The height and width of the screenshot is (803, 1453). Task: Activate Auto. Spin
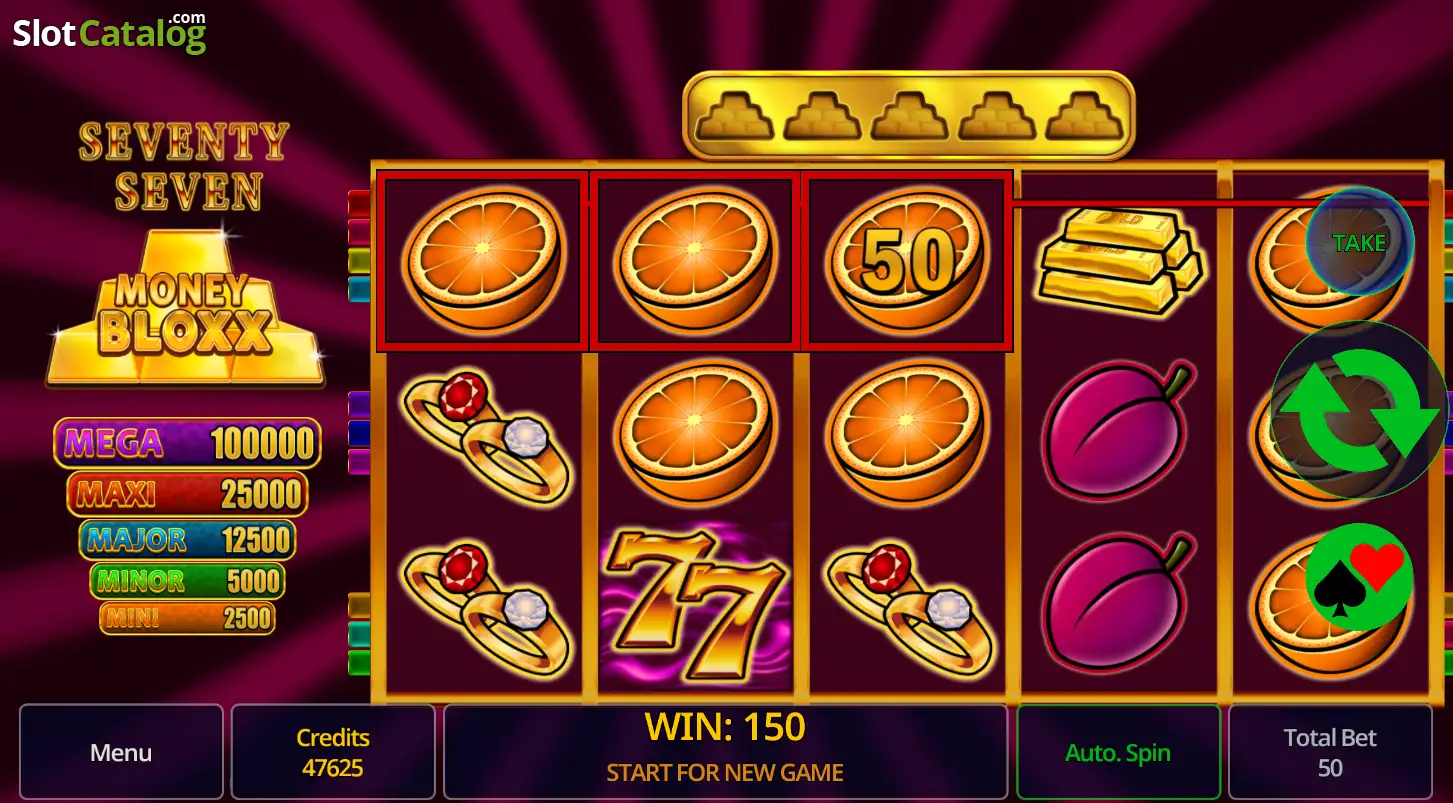click(1118, 752)
